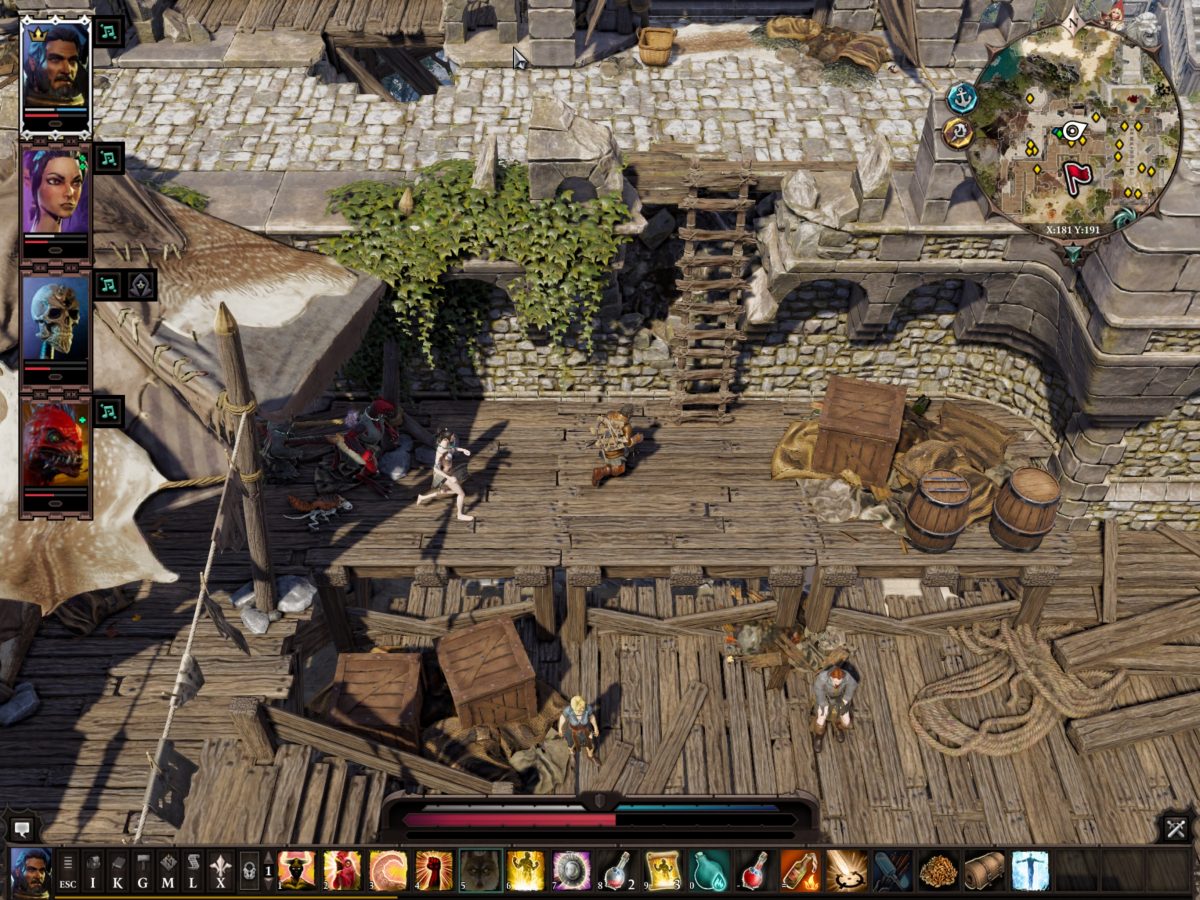Image resolution: width=1200 pixels, height=900 pixels.
Task: Select the skull-faced undead party portrait
Action: [56, 320]
